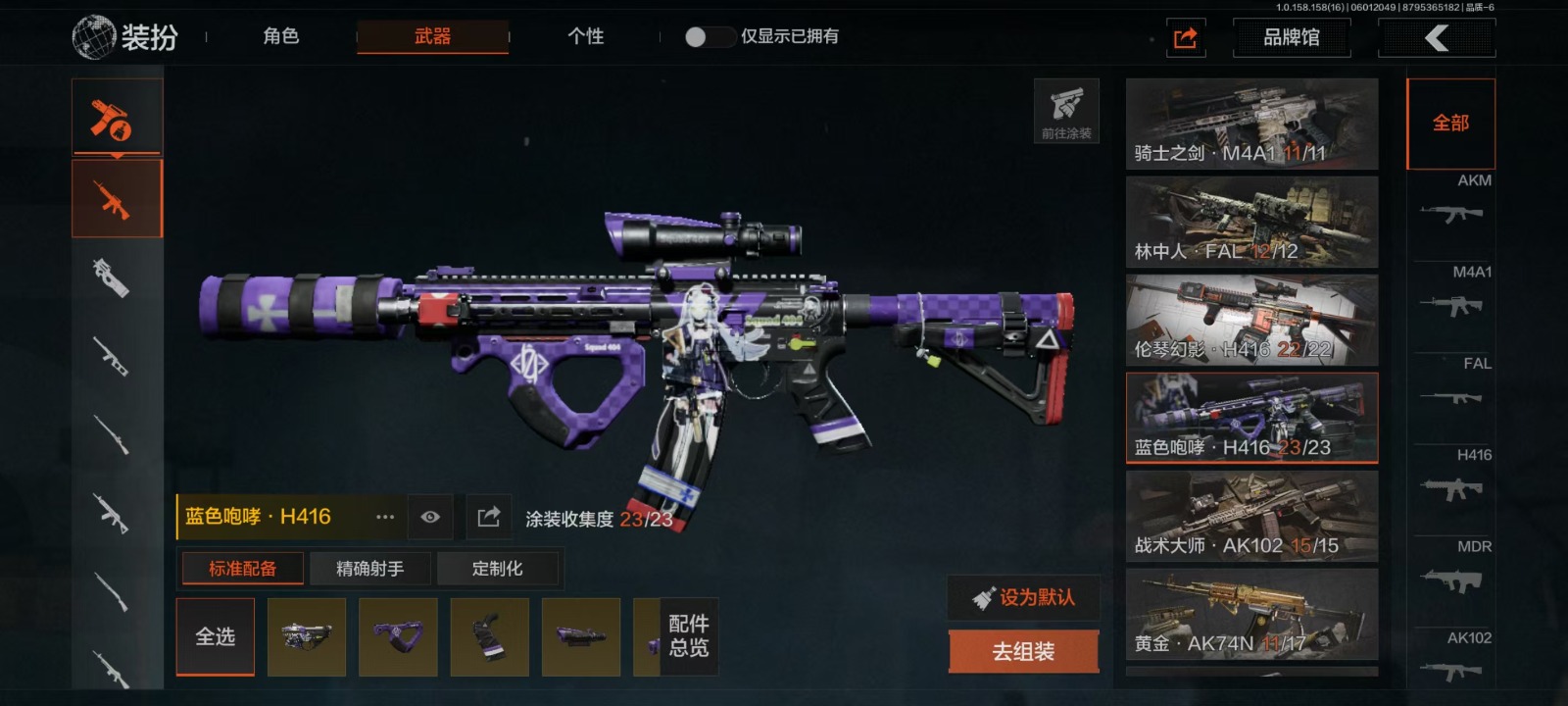Select the 个性 tab
The image size is (1568, 706).
pyautogui.click(x=585, y=36)
